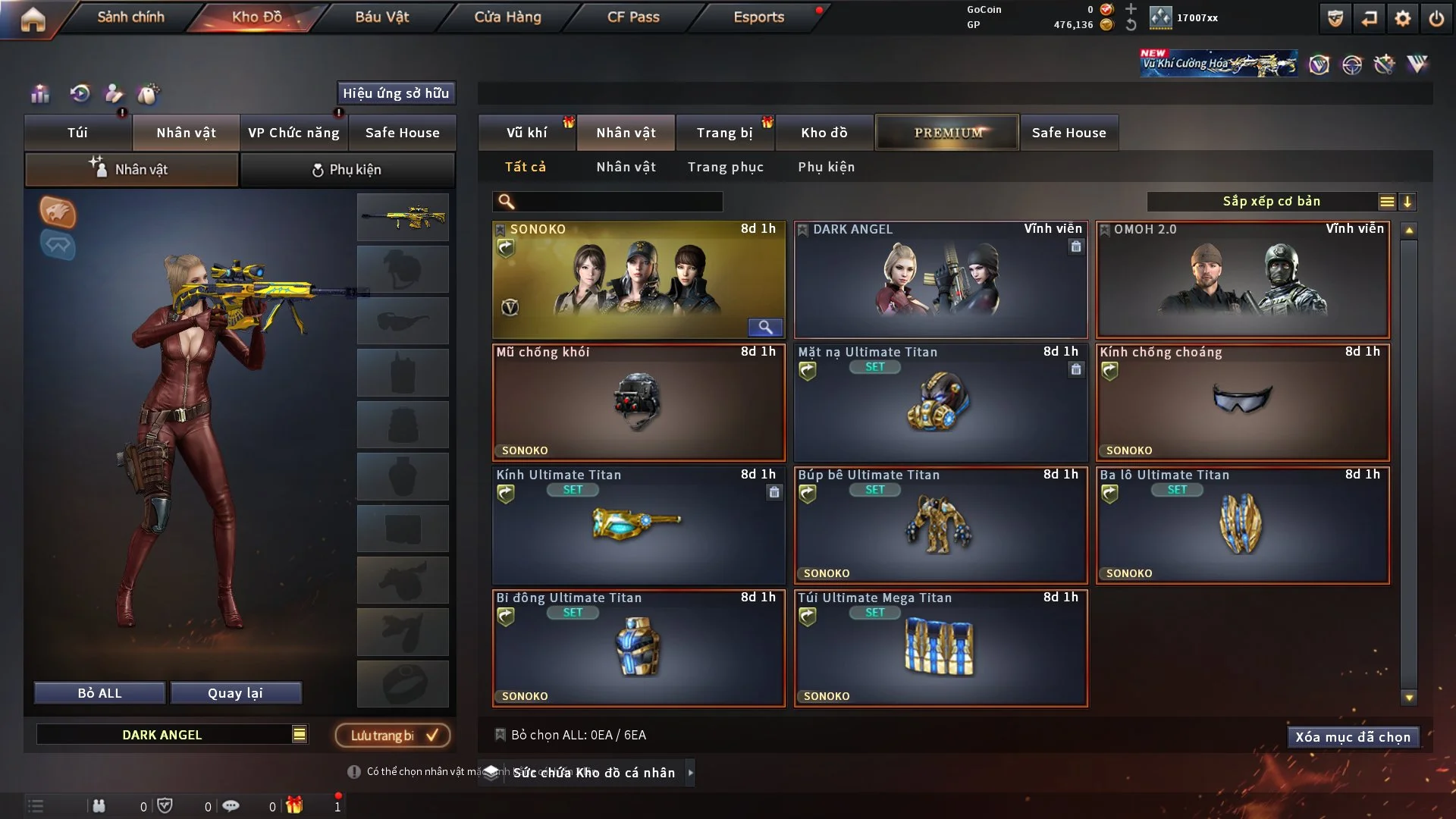
Task: Choose the OMOH 2.0 character card
Action: (x=1242, y=280)
